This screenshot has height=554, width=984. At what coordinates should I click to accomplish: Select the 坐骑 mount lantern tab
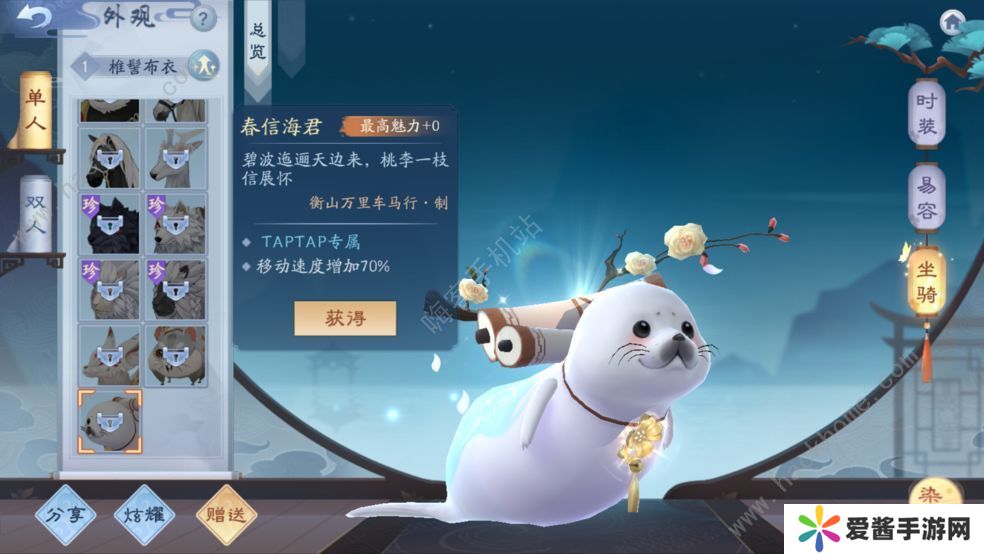tap(926, 284)
